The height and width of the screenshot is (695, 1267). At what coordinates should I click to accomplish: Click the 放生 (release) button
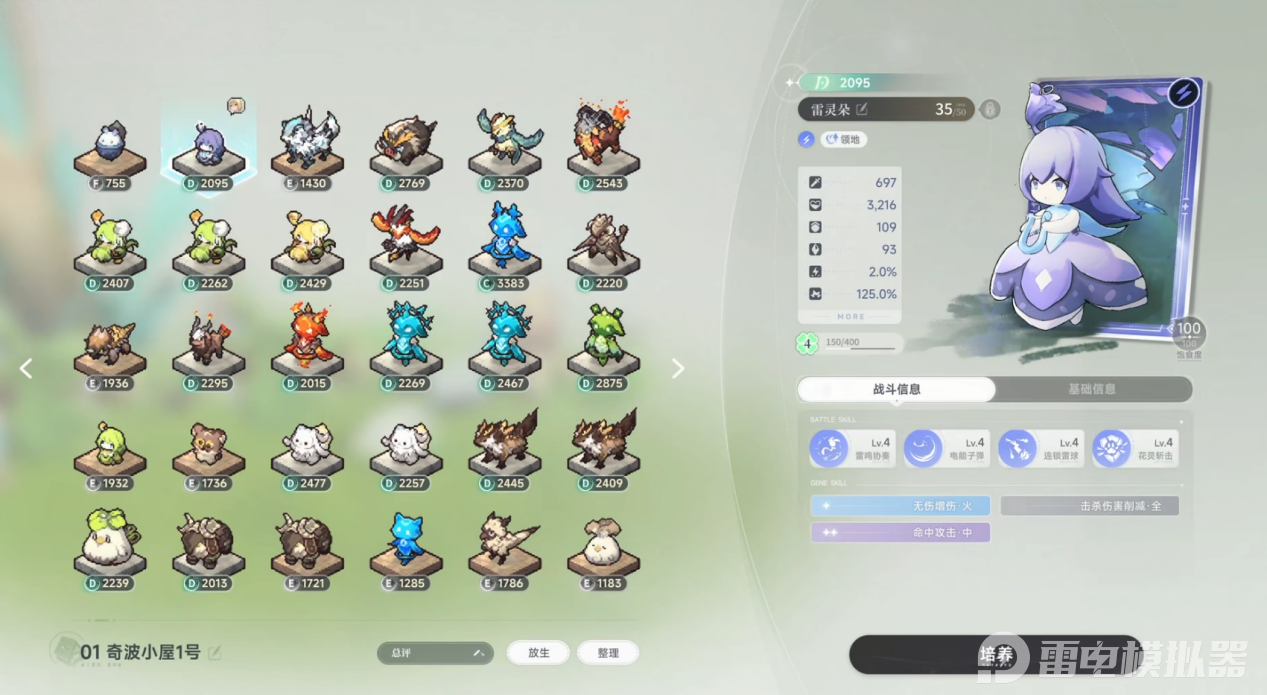click(x=538, y=653)
